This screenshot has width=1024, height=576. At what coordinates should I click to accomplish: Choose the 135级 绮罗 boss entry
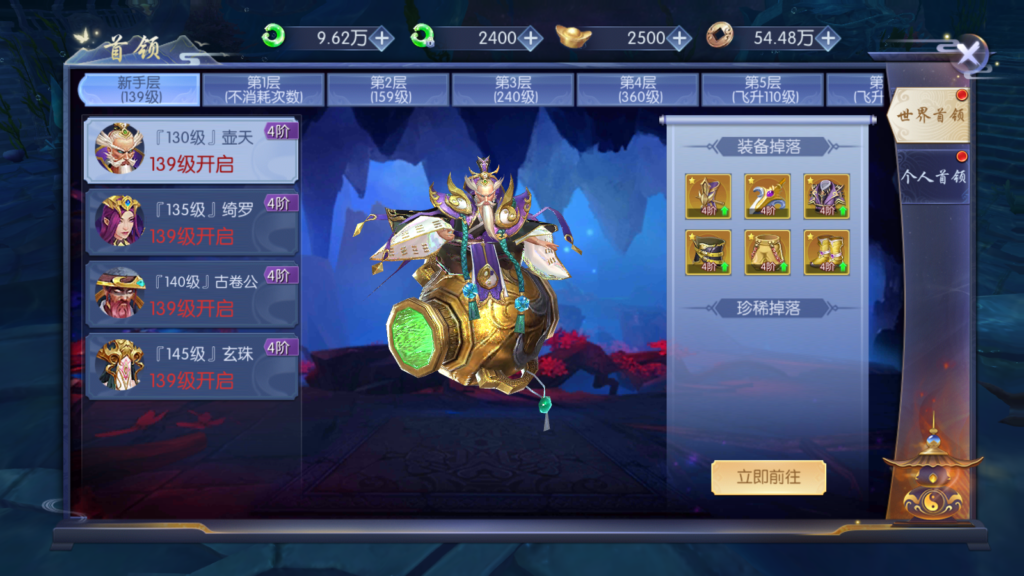192,222
